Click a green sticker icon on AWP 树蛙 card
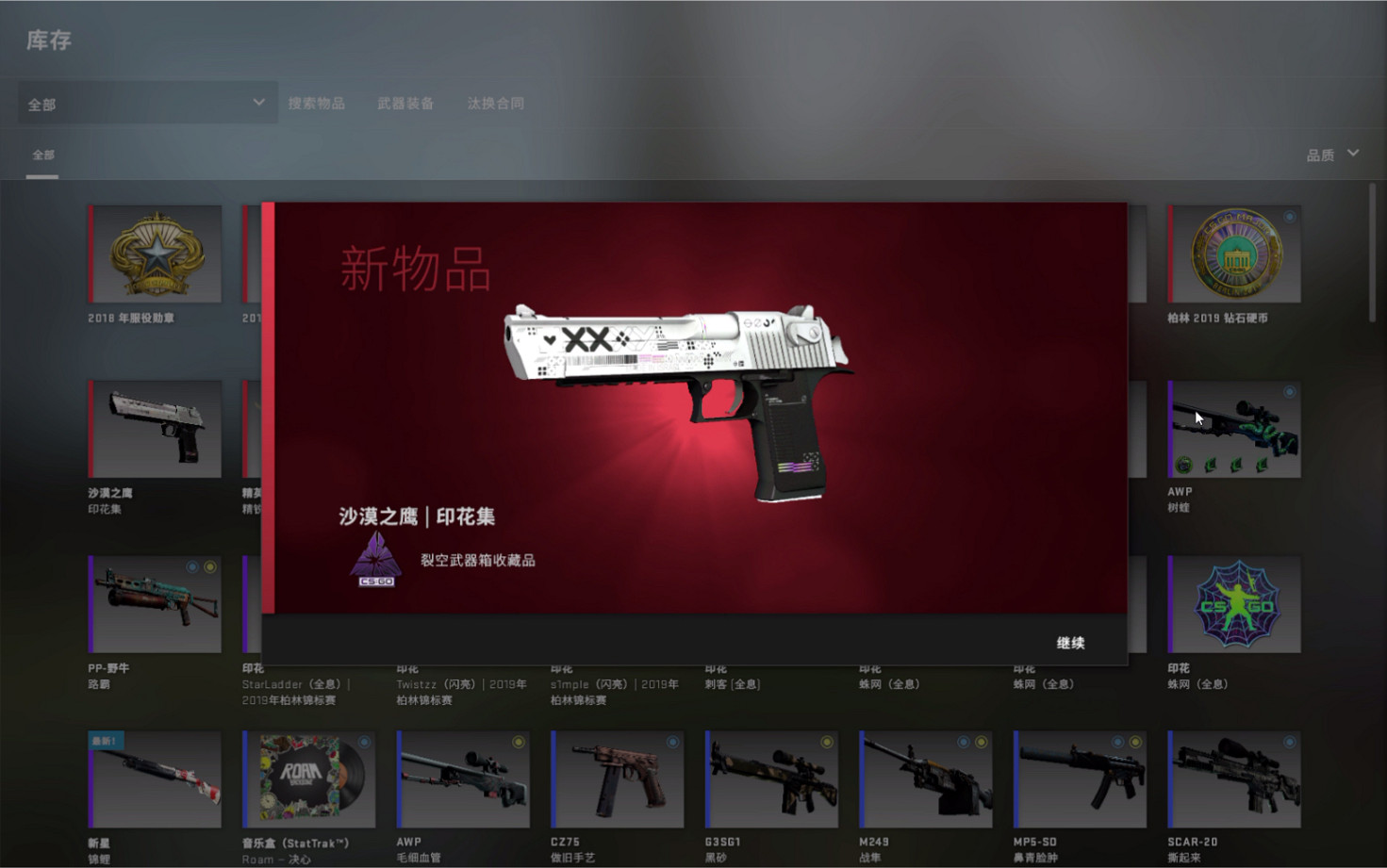 point(1182,464)
